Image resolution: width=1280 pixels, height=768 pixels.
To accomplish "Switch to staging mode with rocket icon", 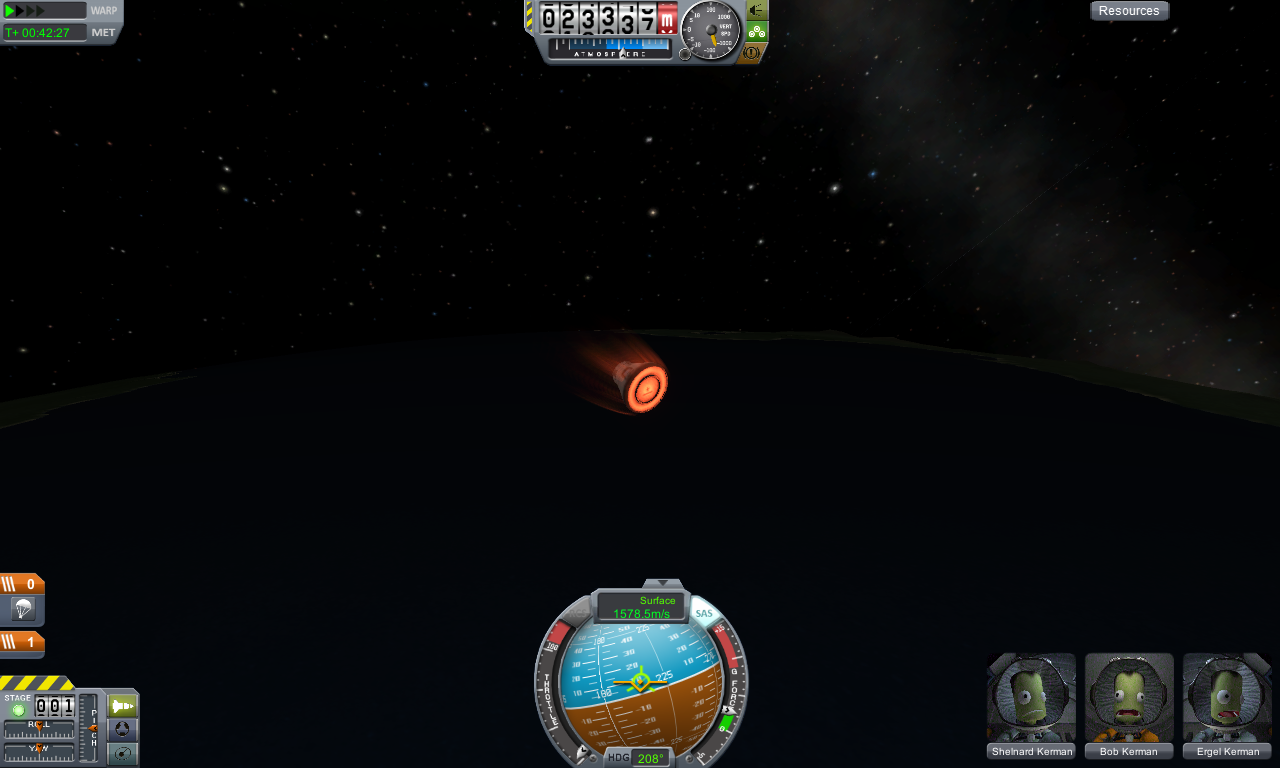I will pyautogui.click(x=122, y=706).
